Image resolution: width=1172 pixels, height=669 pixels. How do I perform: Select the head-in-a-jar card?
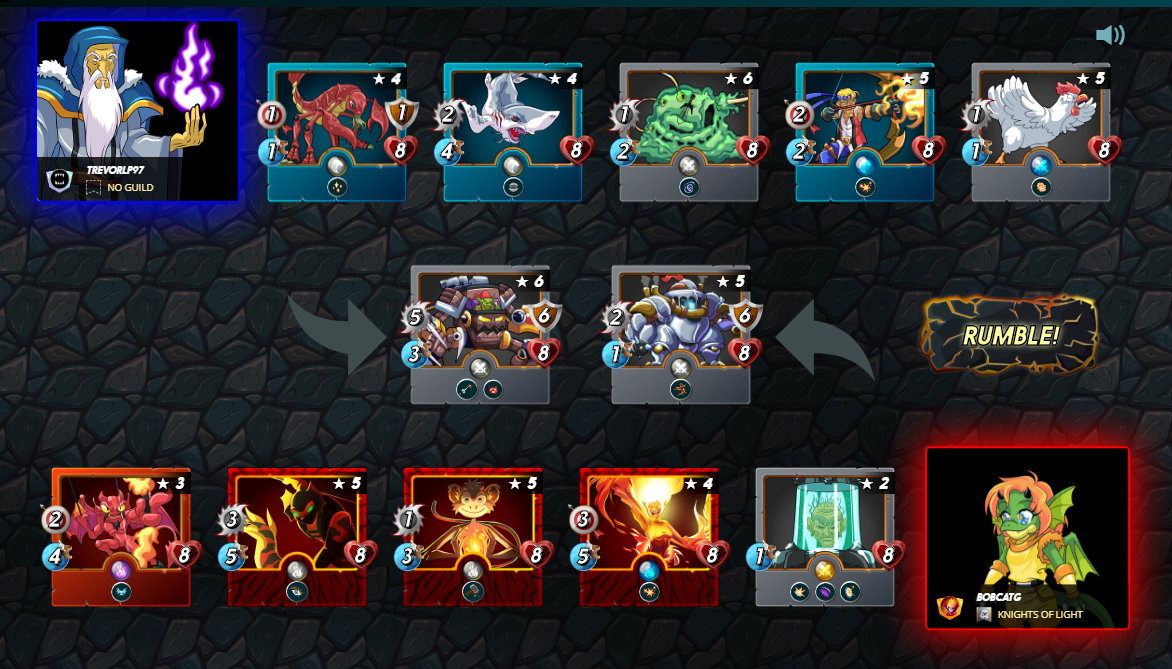(x=825, y=537)
